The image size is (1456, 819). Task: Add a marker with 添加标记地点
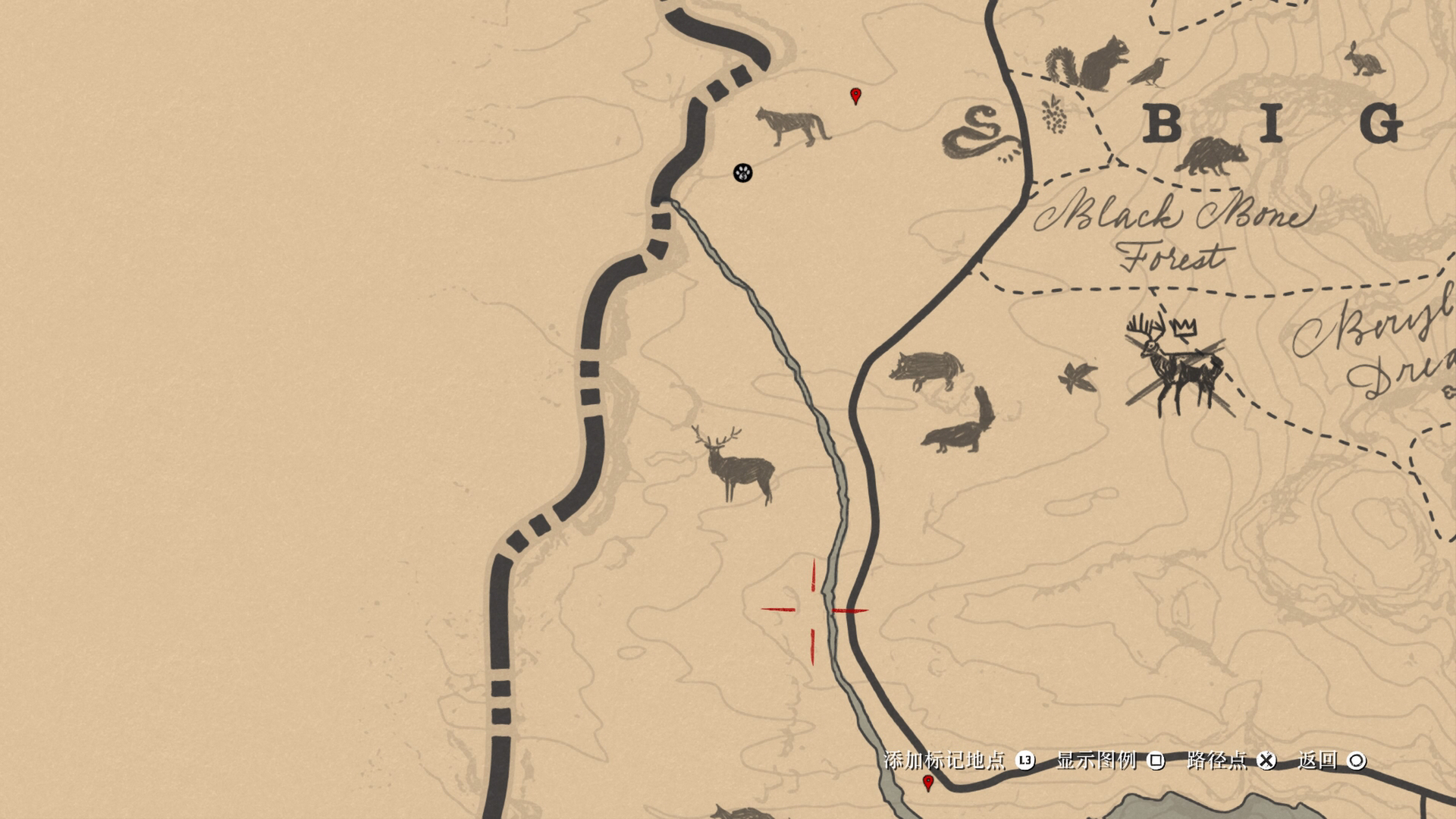(x=945, y=760)
